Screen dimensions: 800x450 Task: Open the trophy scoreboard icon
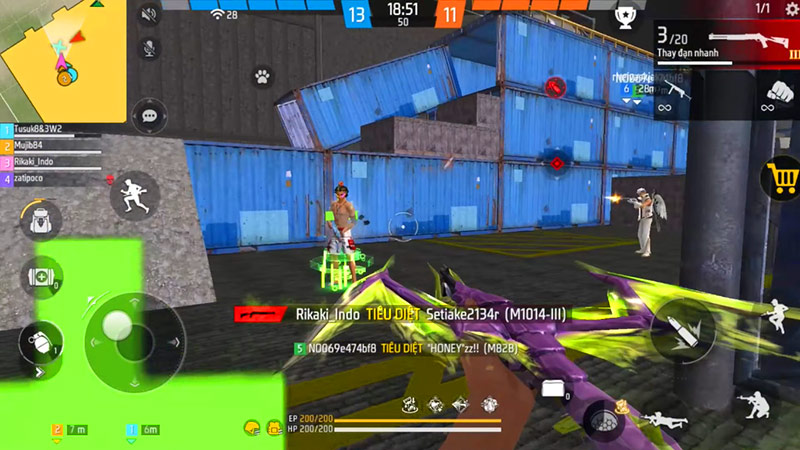[x=624, y=15]
